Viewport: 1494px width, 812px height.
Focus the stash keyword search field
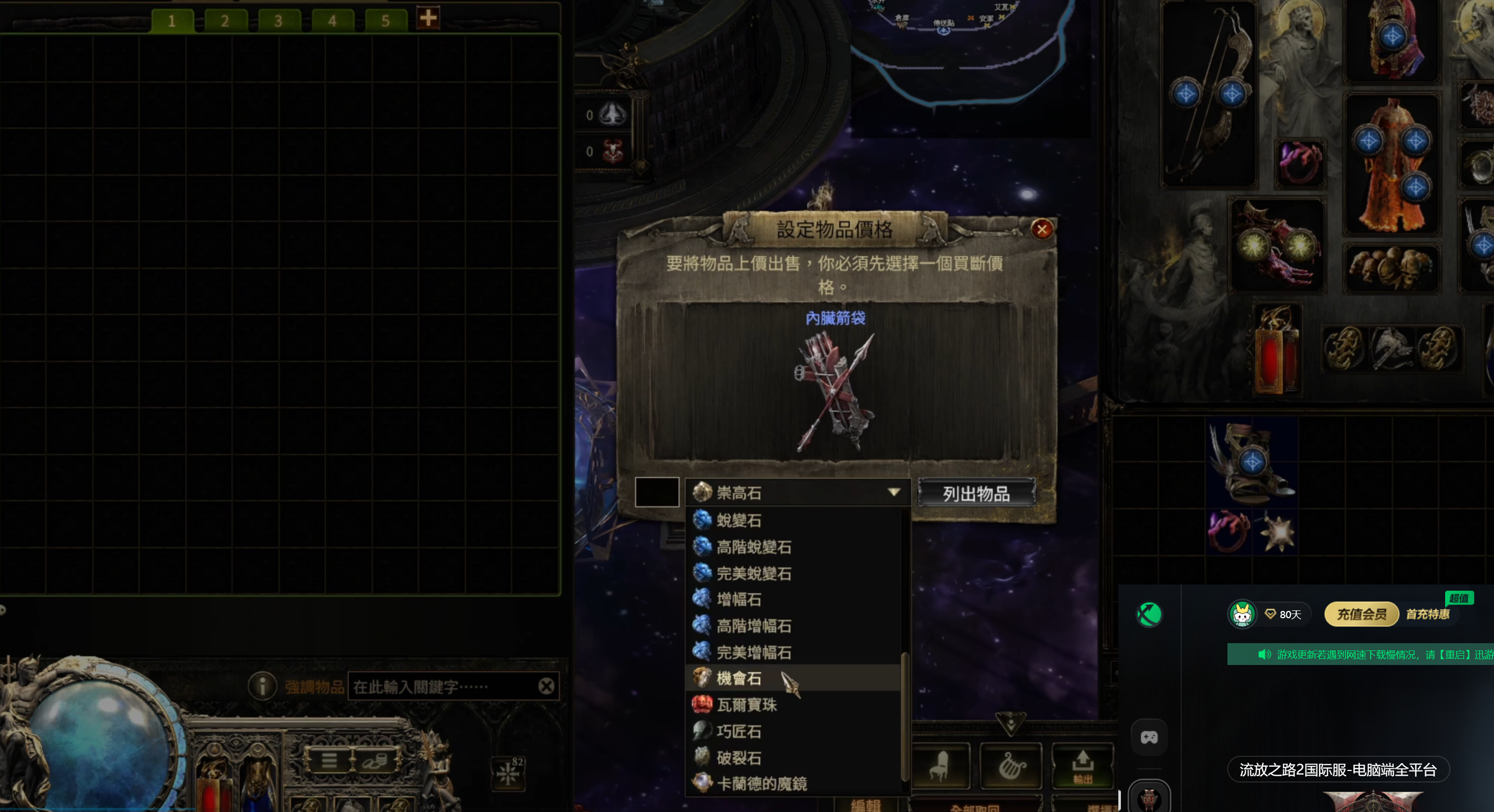coord(444,687)
